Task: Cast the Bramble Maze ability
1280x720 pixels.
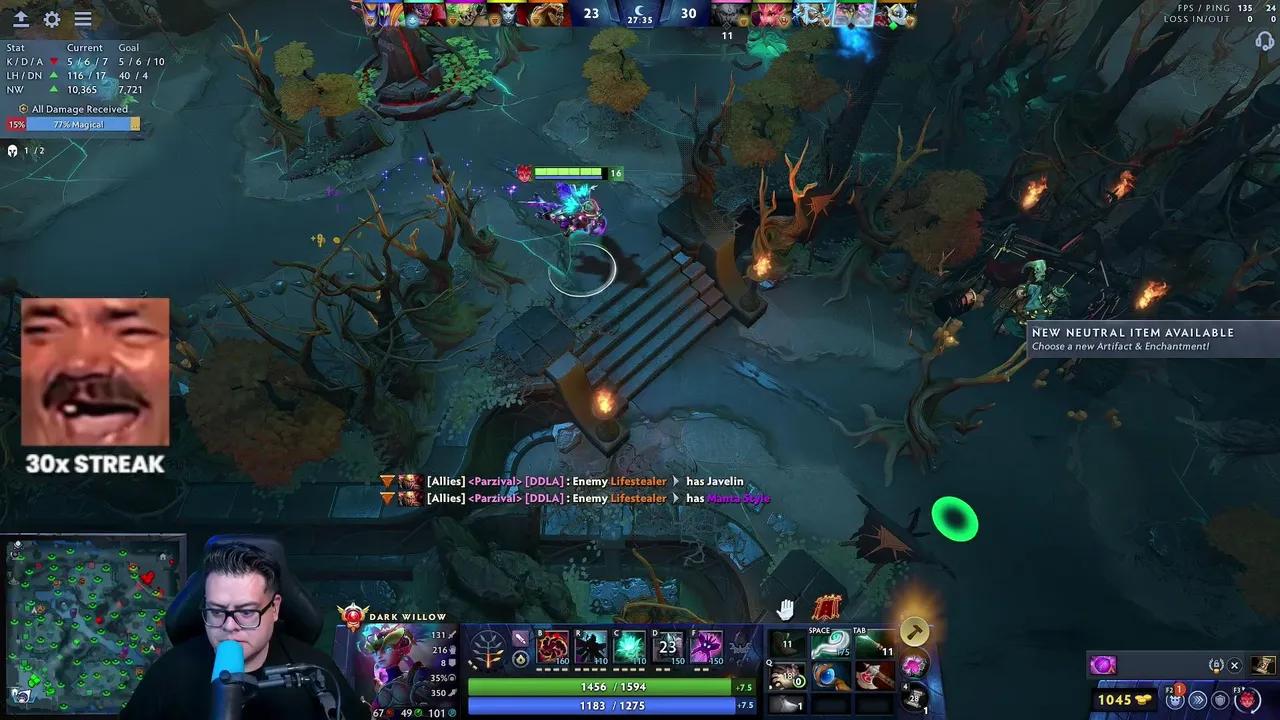Action: click(x=552, y=646)
